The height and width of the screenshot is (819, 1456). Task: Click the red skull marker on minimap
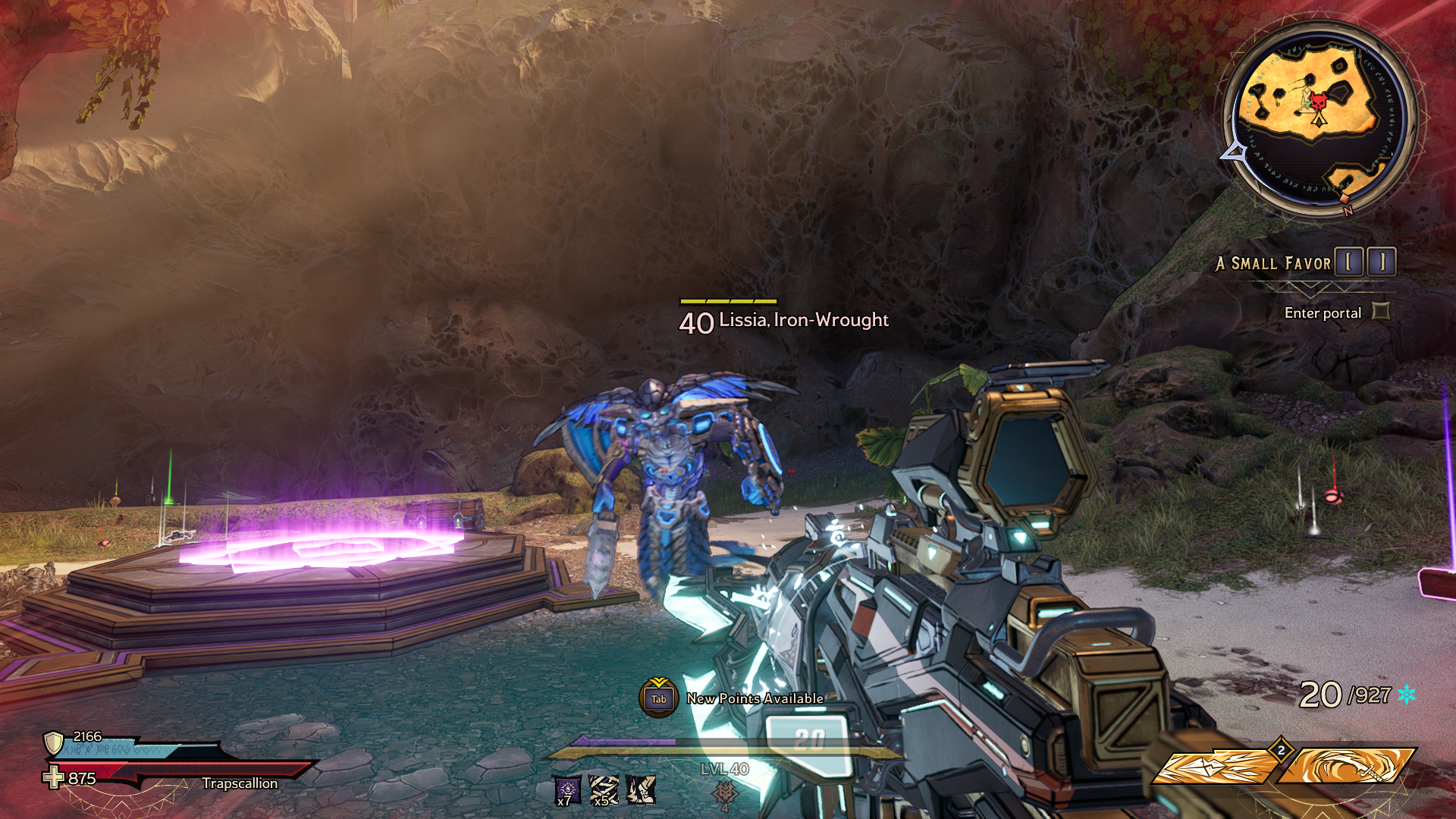[x=1319, y=102]
